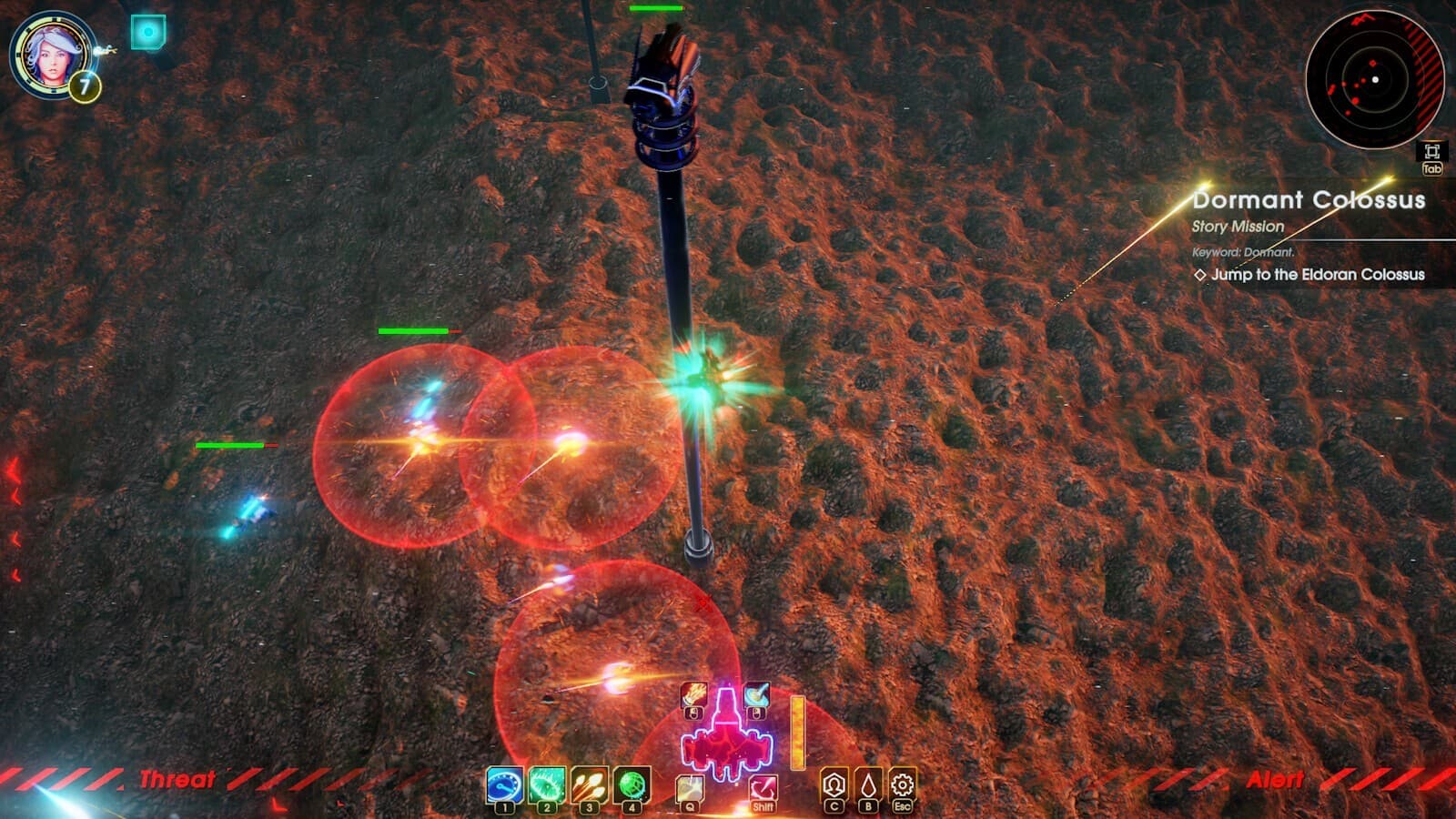Click the Jump to the Eldoran Colossus objective
Viewport: 1456px width, 819px height.
click(x=1316, y=273)
